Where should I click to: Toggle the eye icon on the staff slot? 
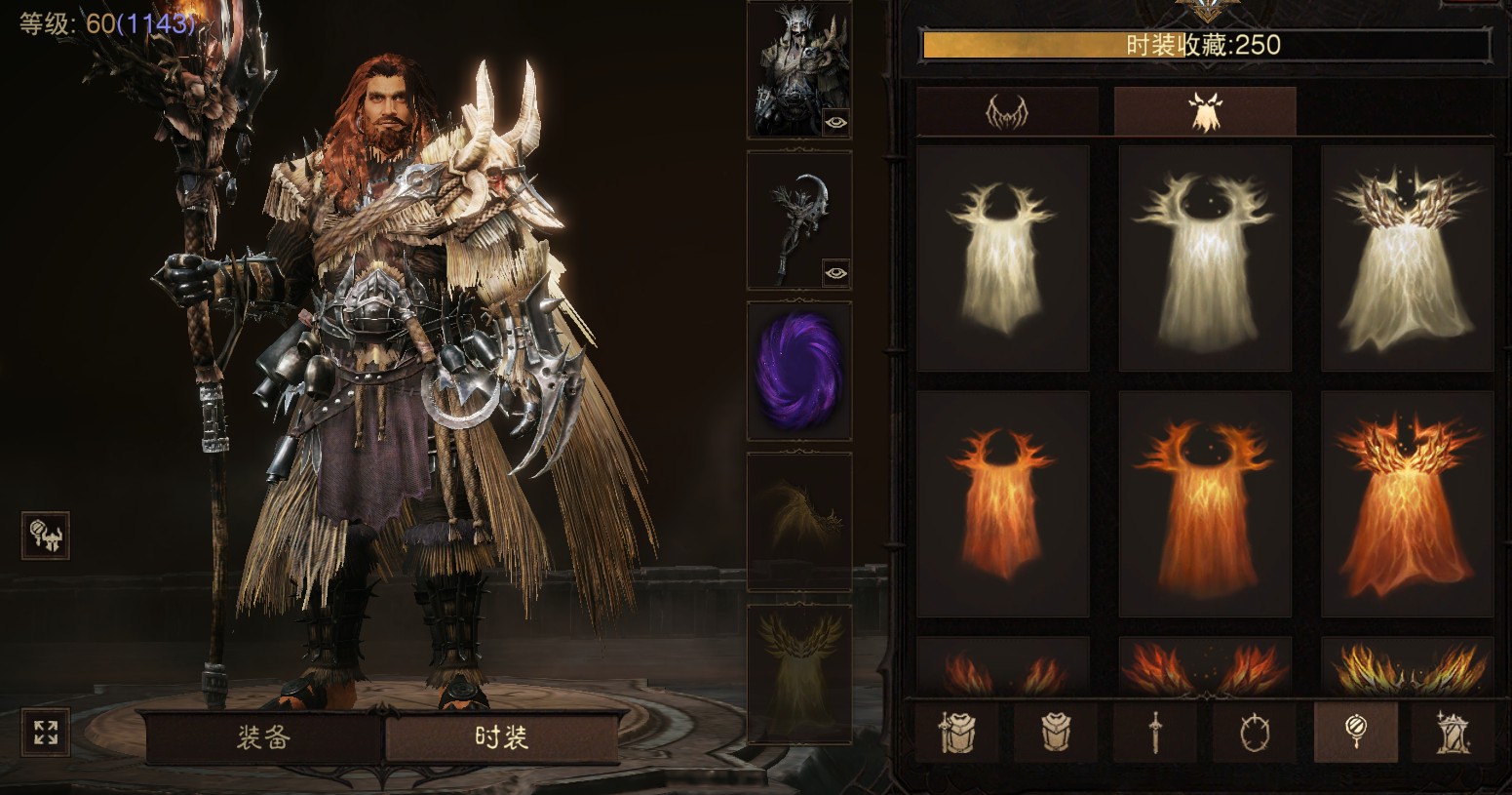[x=835, y=273]
